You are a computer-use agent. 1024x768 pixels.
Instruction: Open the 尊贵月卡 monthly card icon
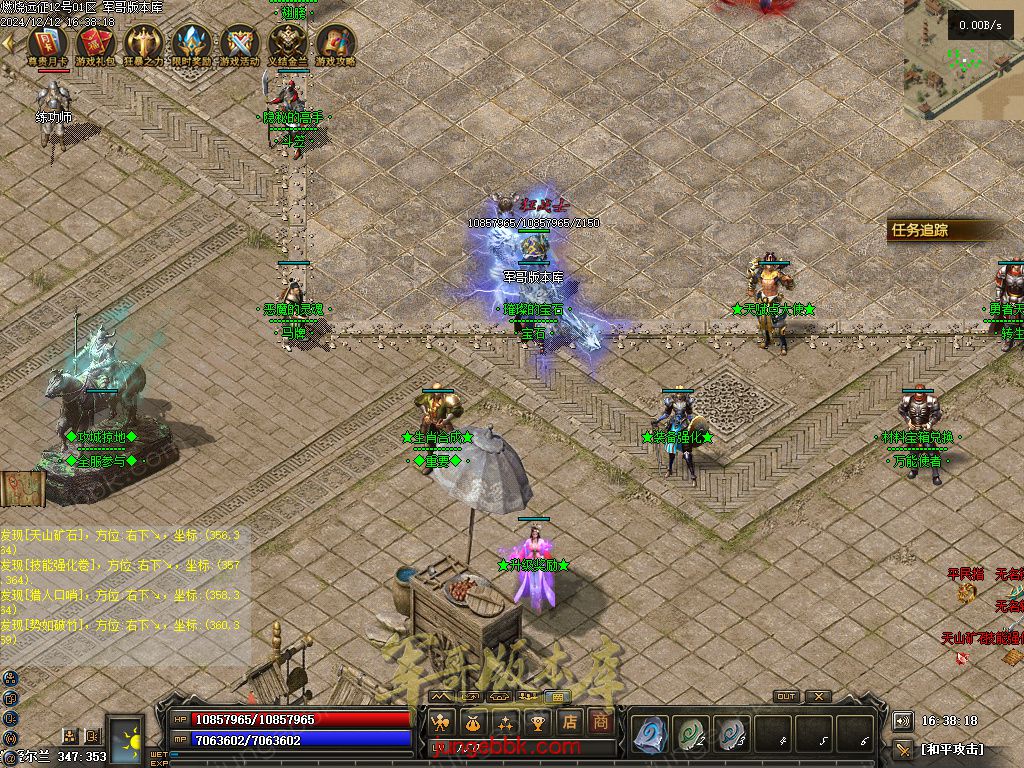click(47, 44)
